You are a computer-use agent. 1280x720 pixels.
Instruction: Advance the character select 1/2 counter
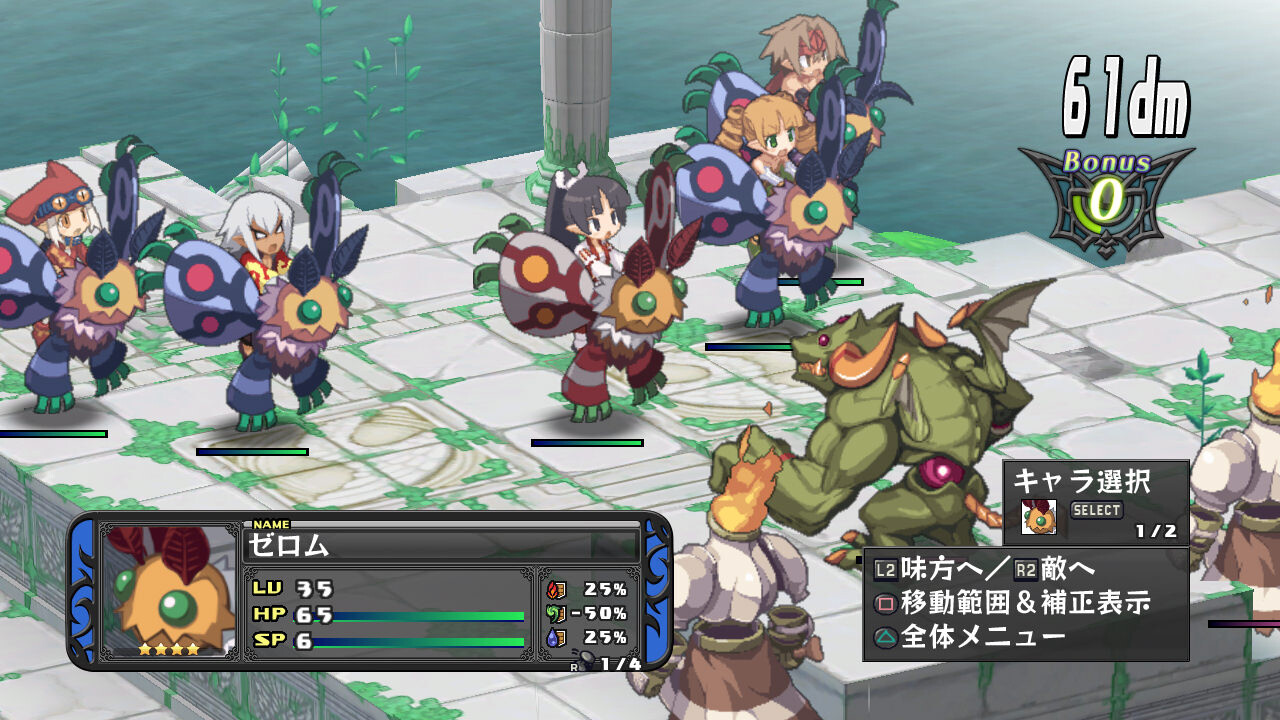tap(1156, 530)
